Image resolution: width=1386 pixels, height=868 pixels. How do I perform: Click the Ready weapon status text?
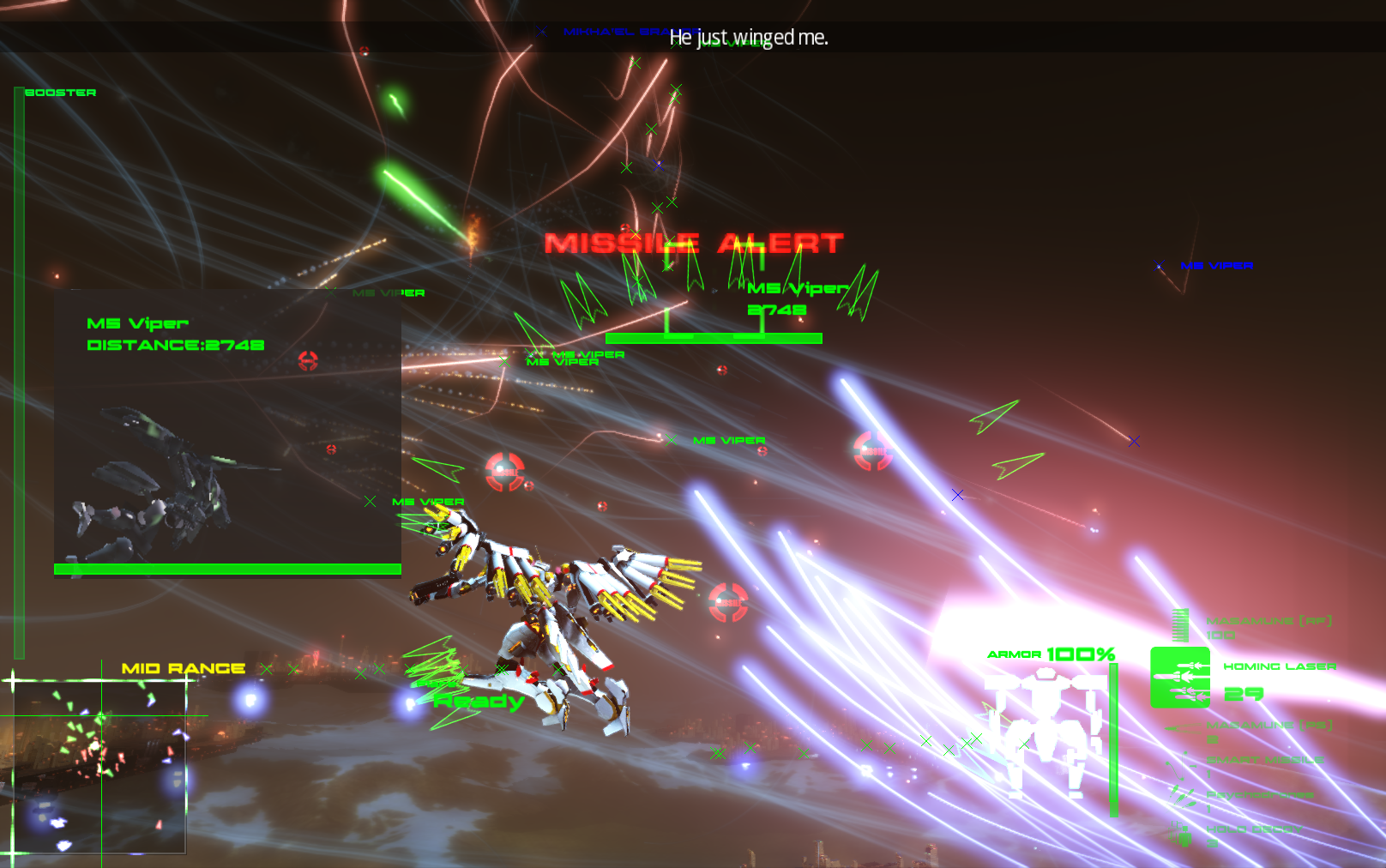tap(478, 702)
